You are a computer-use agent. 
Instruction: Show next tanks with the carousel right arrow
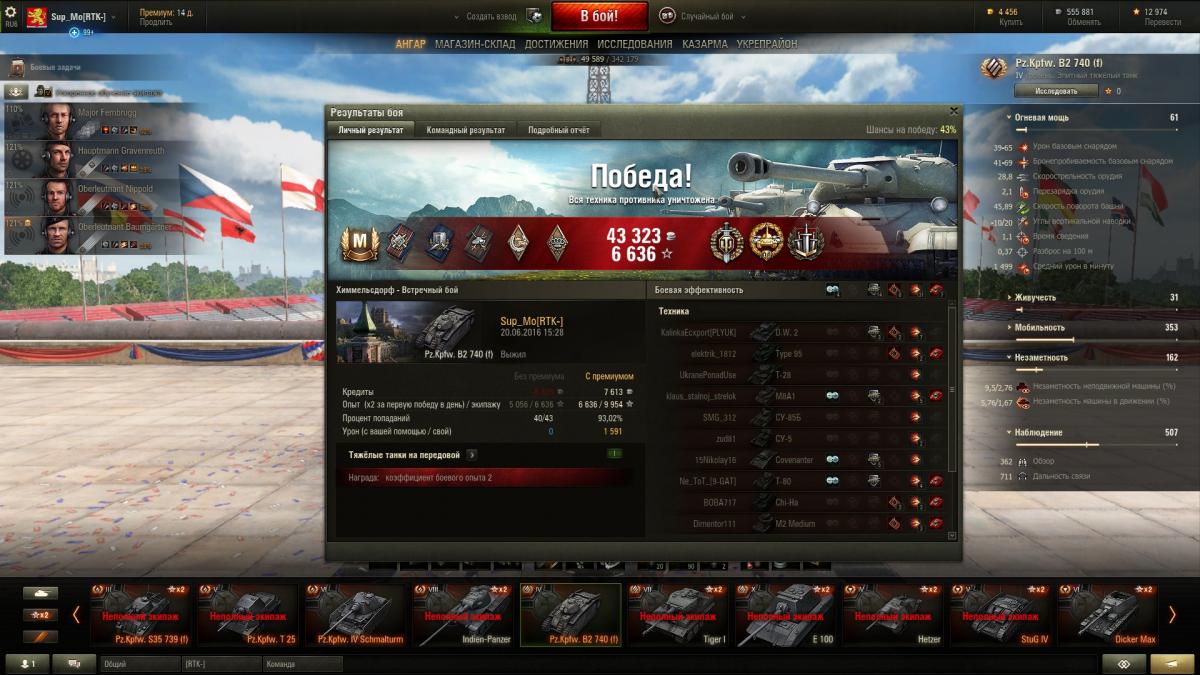click(x=1172, y=614)
